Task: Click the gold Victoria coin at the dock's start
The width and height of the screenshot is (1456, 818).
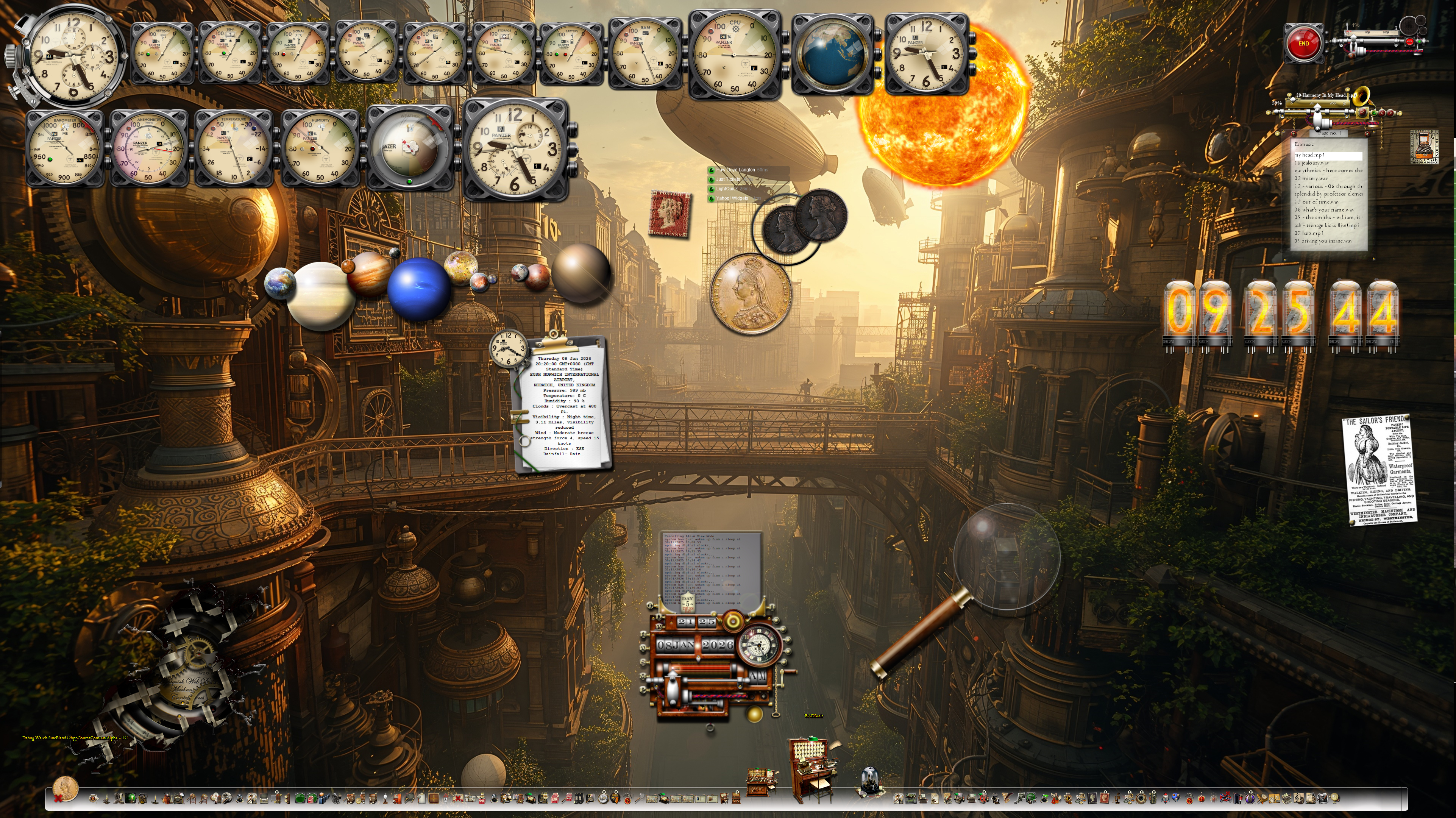Action: click(x=65, y=788)
